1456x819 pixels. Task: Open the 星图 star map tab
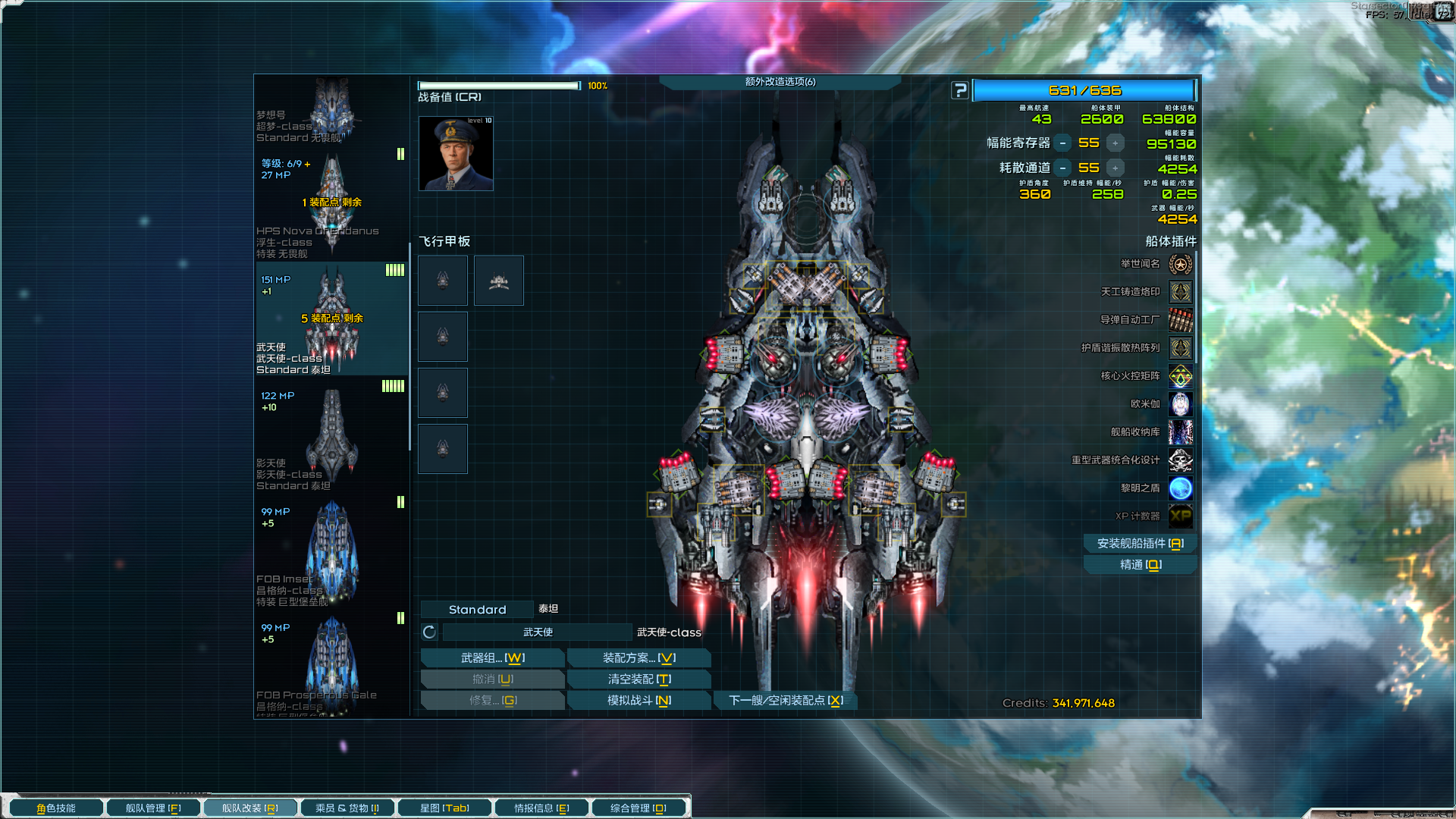(444, 808)
